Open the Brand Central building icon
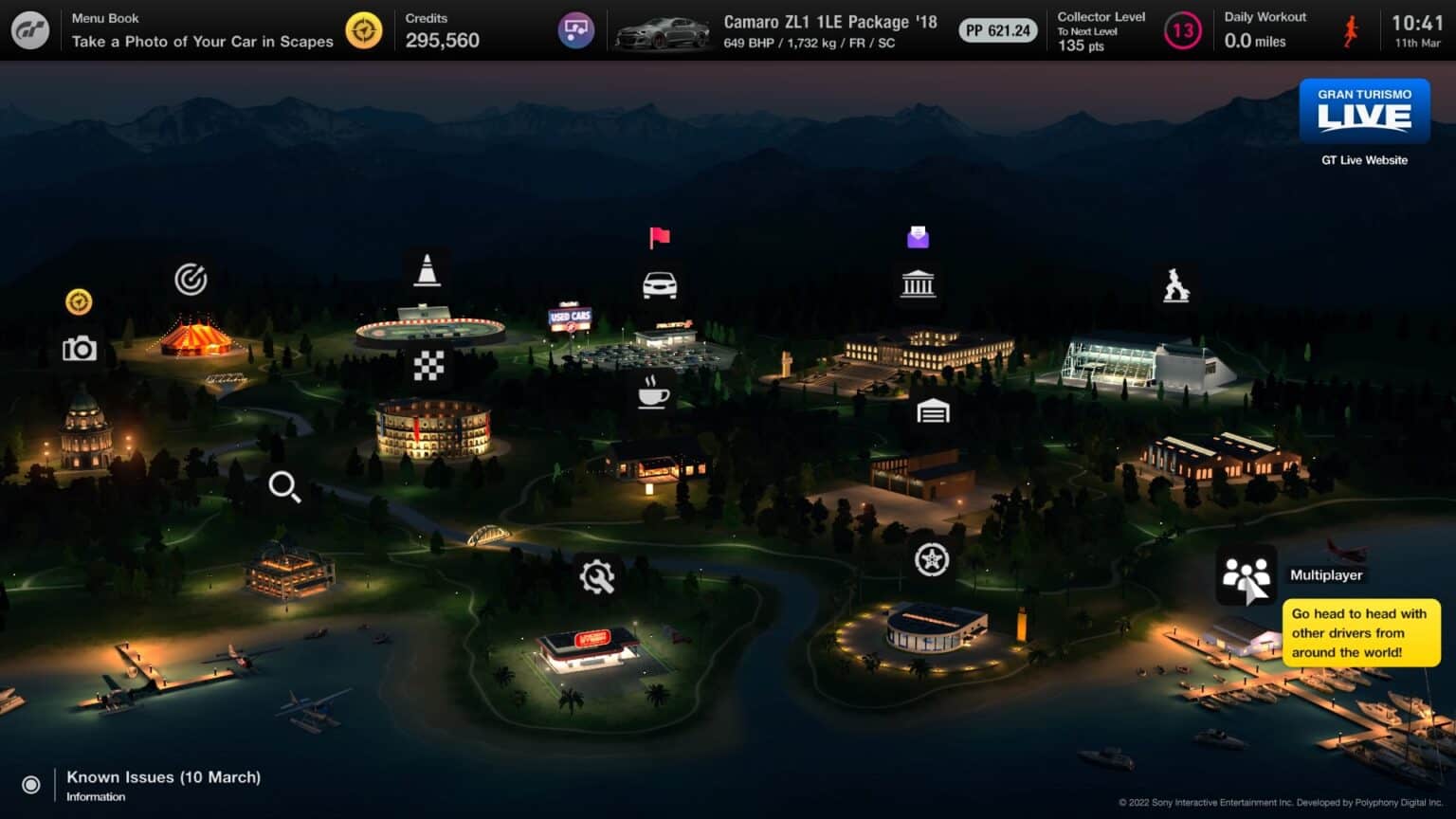1456x819 pixels. 918,283
